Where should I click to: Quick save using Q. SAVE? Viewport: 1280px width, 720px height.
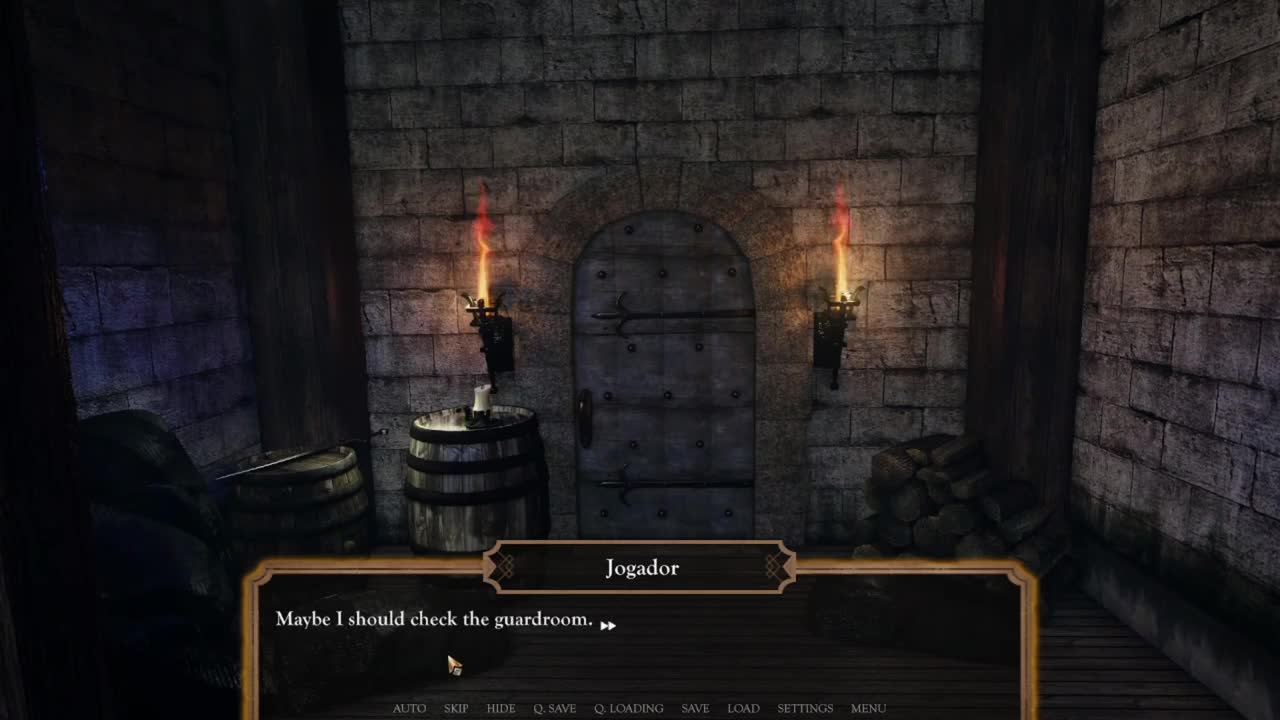tap(554, 708)
